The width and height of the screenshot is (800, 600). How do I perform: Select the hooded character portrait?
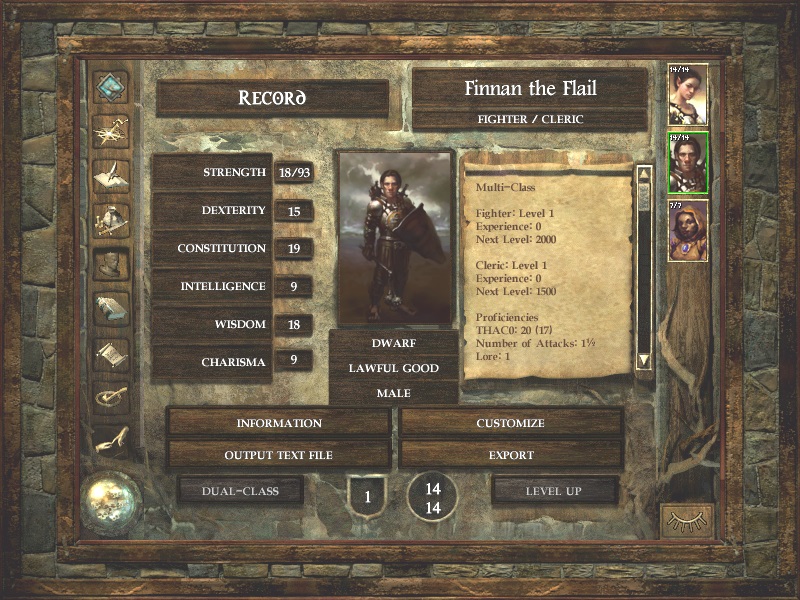688,230
